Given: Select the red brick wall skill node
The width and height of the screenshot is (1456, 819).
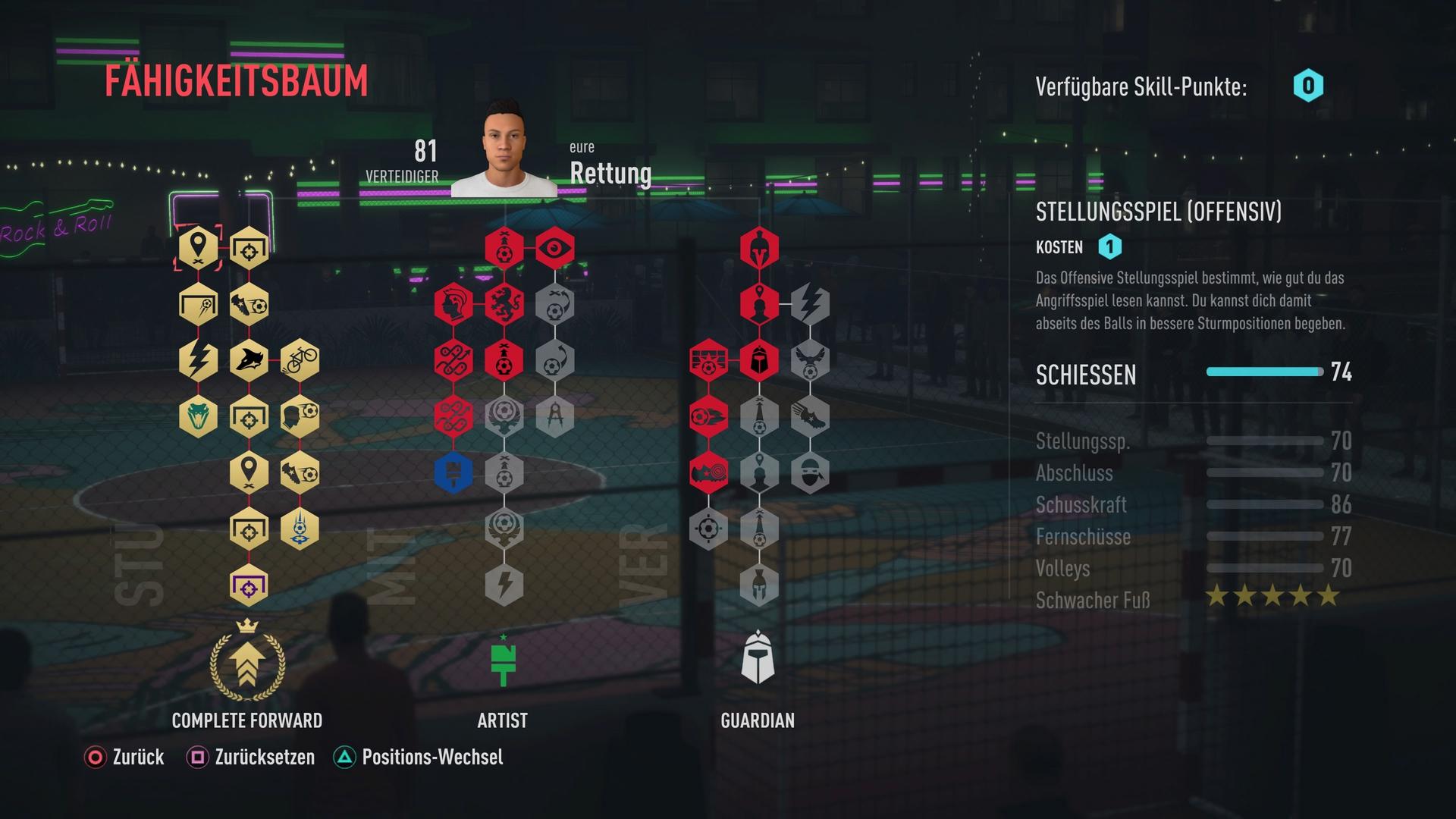Looking at the screenshot, I should point(708,359).
